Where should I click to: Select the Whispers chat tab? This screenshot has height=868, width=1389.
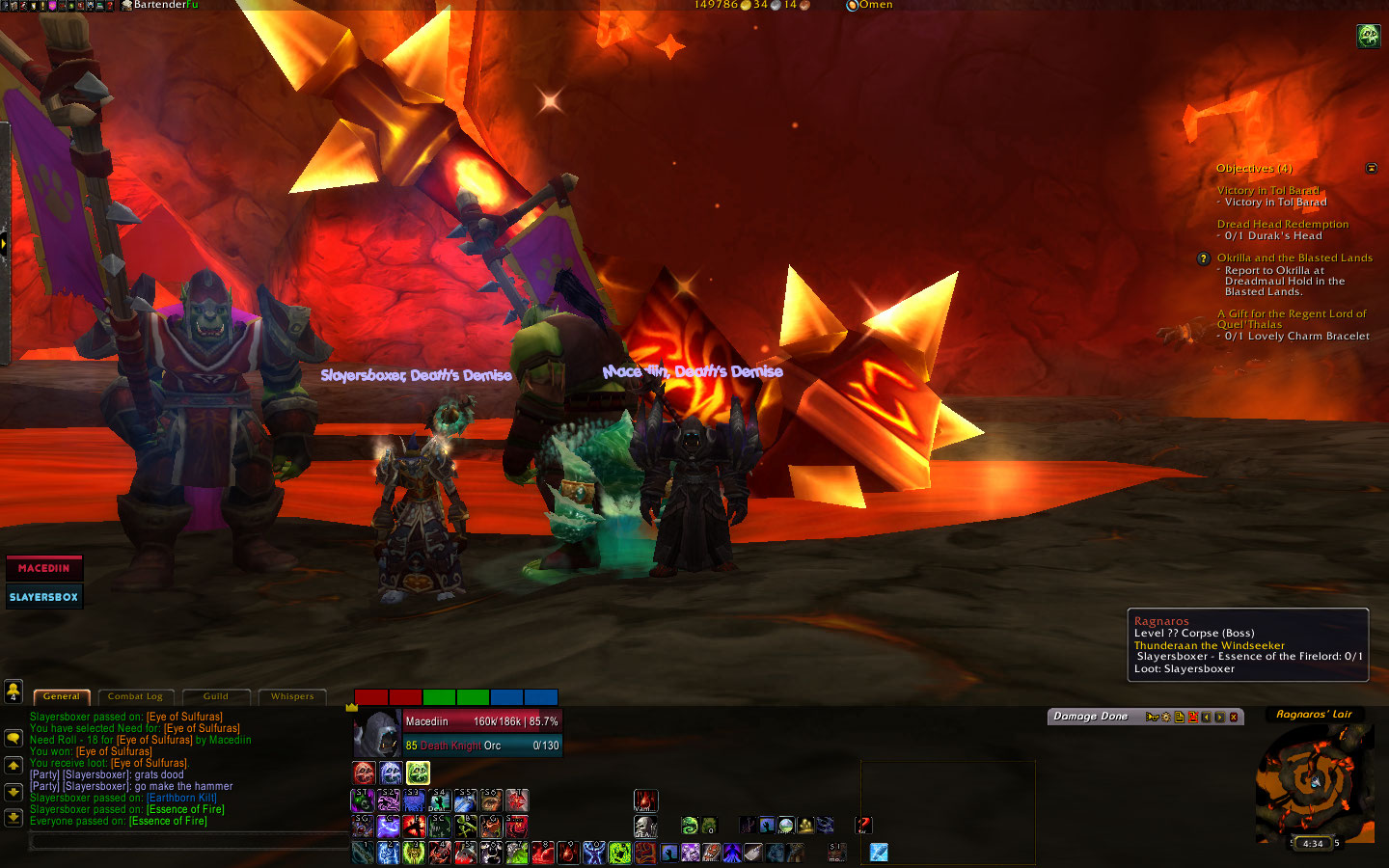pos(292,696)
